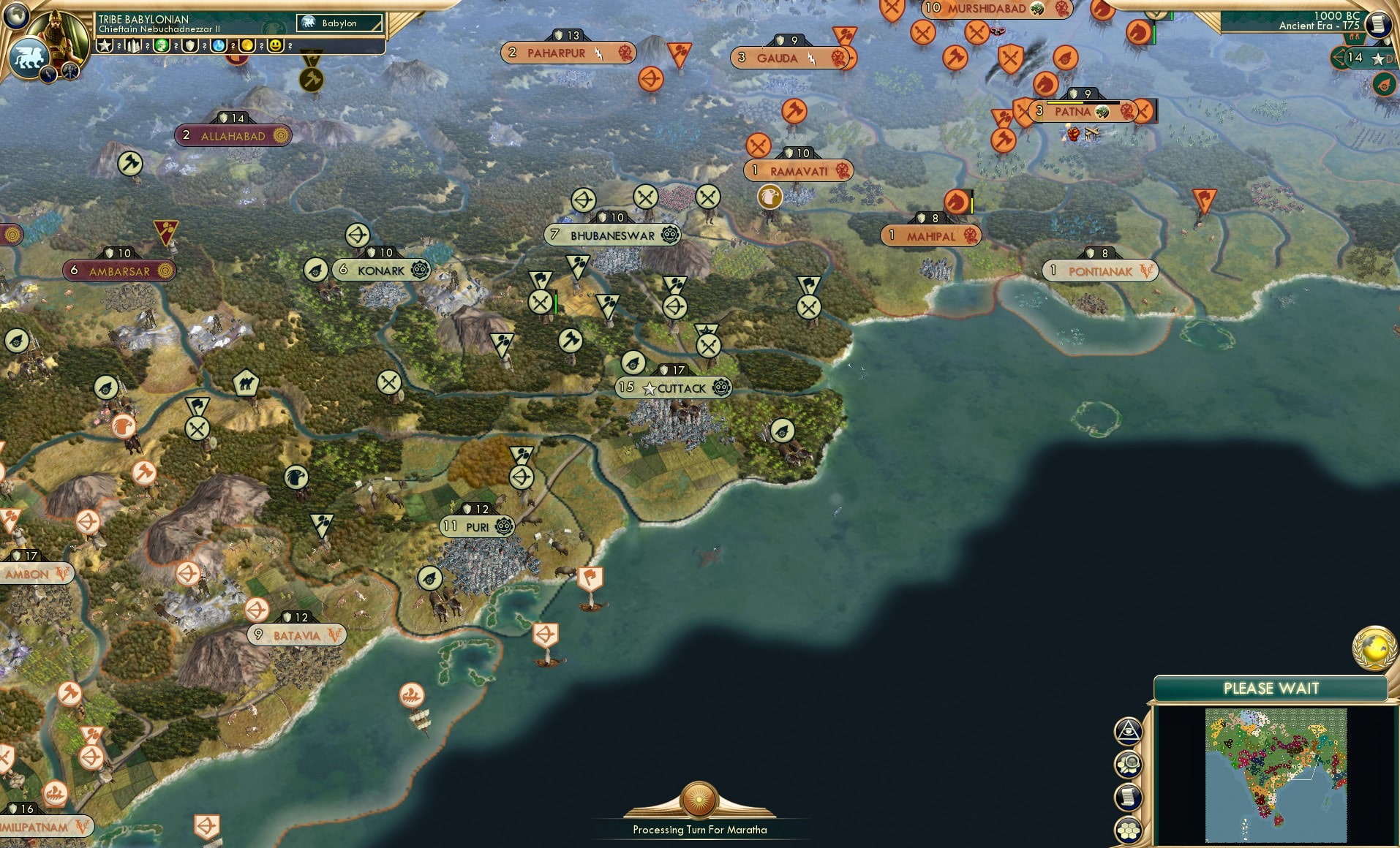Open the Babylon civilization selector

coord(339,23)
